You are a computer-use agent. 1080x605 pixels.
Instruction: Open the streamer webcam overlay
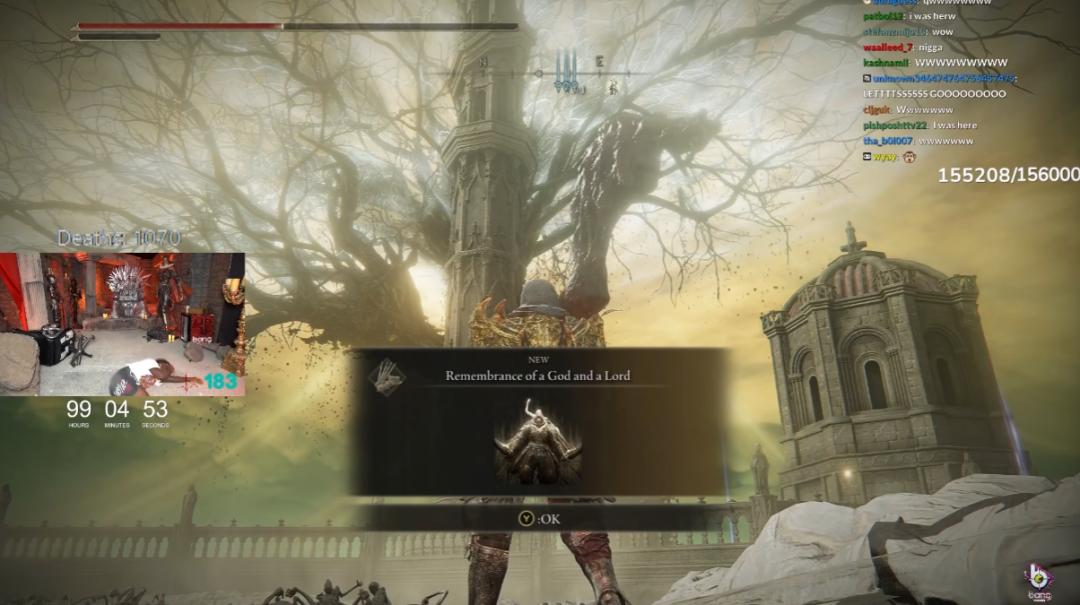(x=122, y=323)
